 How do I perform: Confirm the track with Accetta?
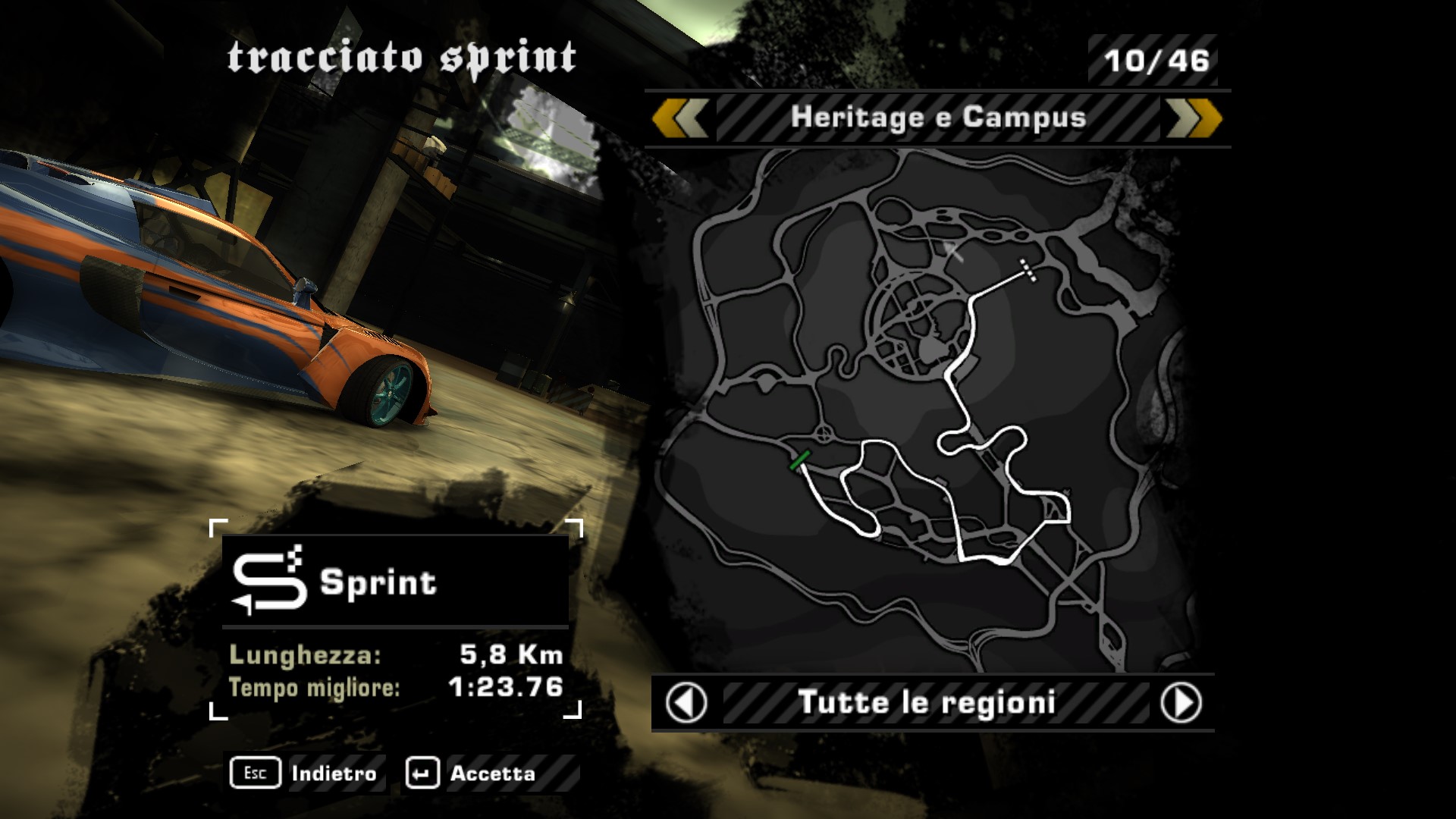tap(472, 773)
